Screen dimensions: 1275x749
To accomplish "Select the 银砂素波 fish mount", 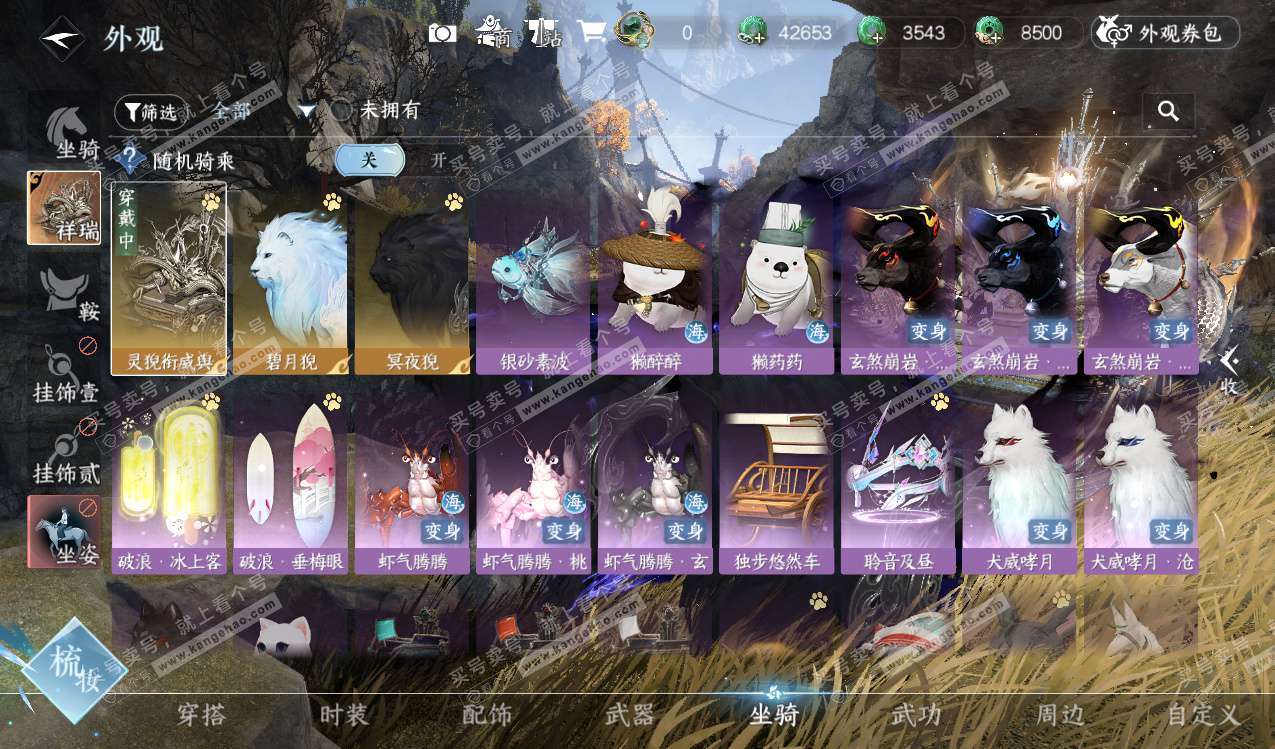I will tap(534, 280).
